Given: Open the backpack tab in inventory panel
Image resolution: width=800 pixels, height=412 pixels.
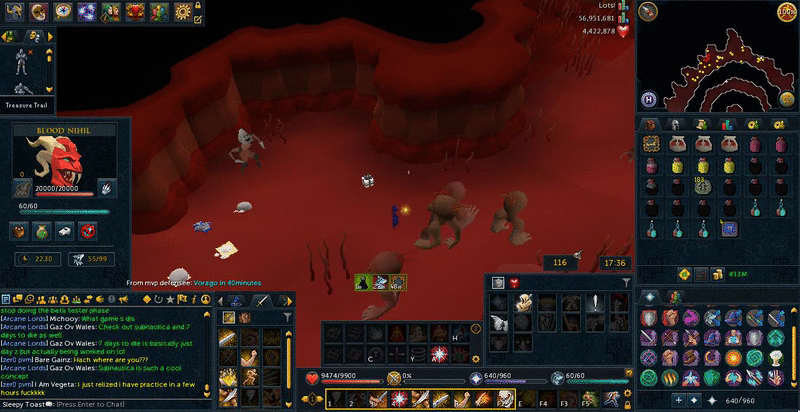Looking at the screenshot, I should pyautogui.click(x=652, y=123).
